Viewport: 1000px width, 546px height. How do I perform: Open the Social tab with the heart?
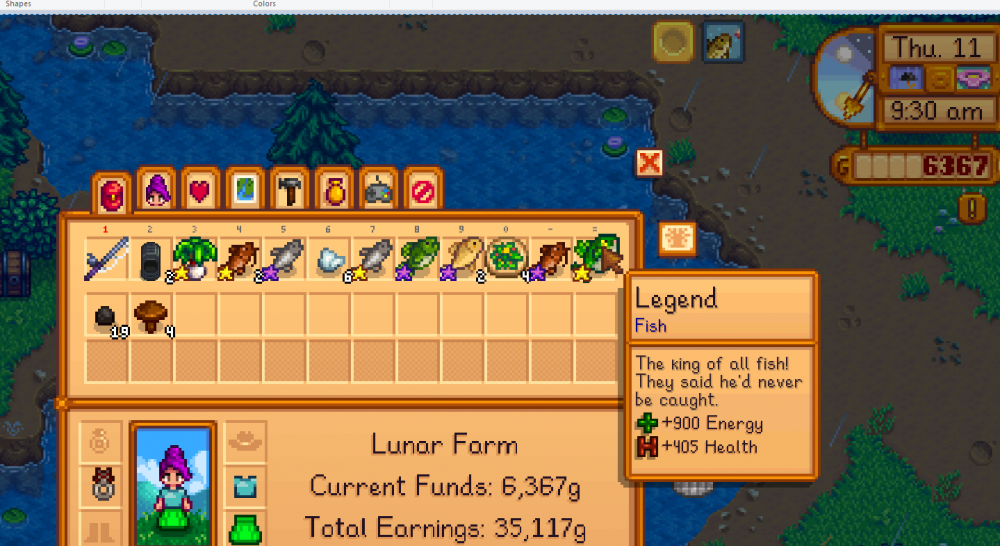tap(200, 190)
